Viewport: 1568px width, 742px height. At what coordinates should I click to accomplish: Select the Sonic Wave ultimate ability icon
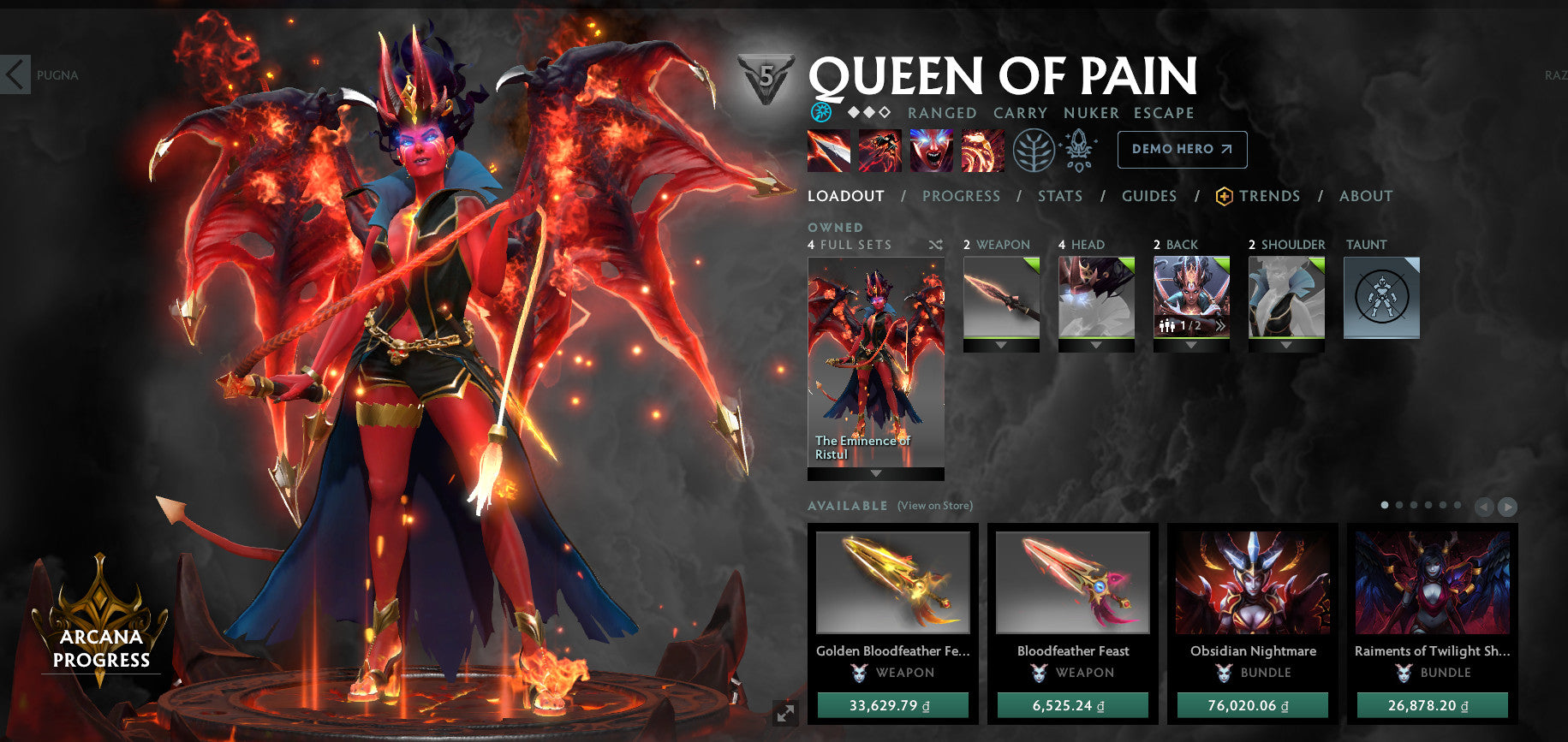click(983, 150)
